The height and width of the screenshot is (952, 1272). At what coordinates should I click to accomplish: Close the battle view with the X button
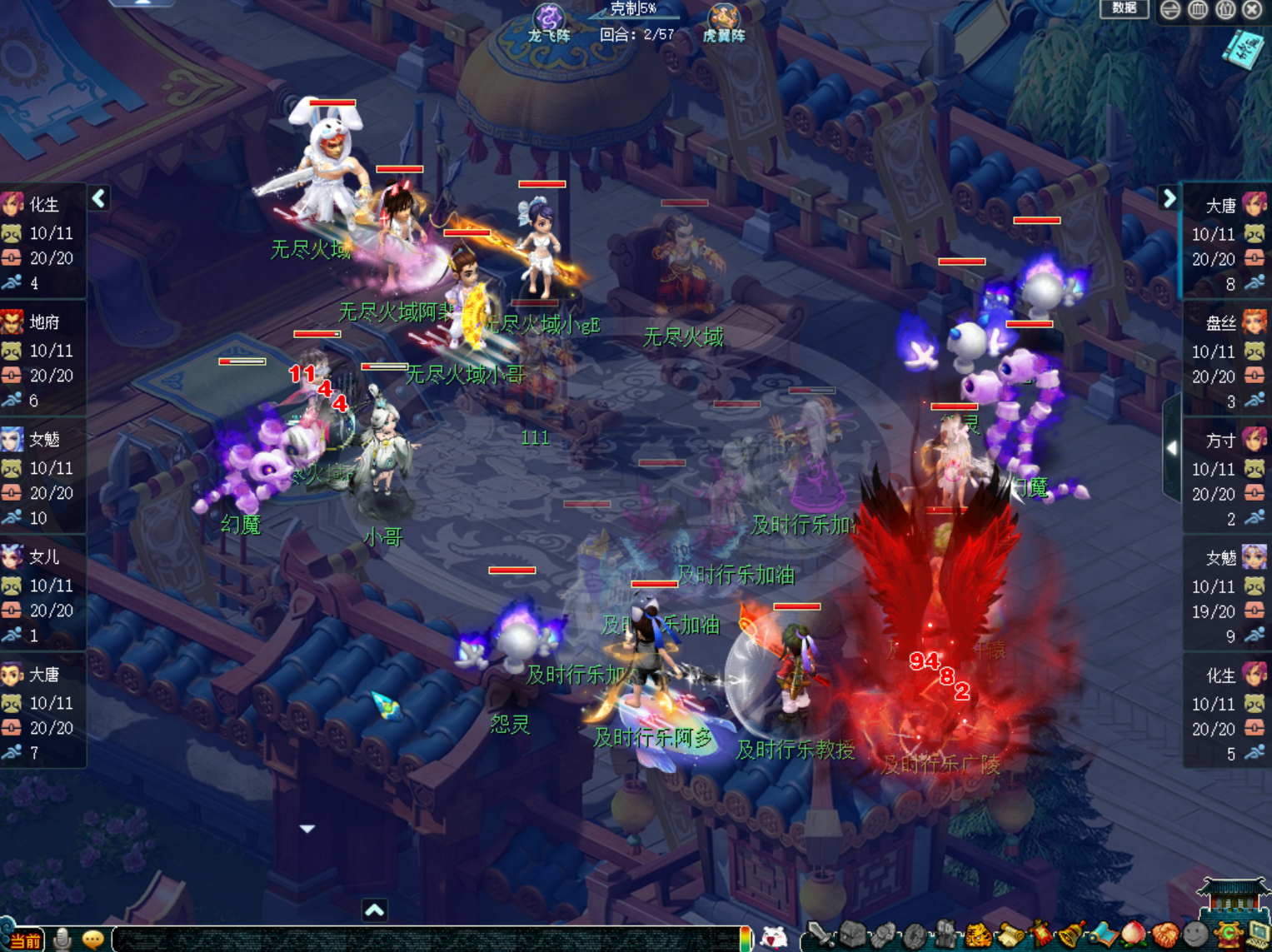click(1252, 9)
